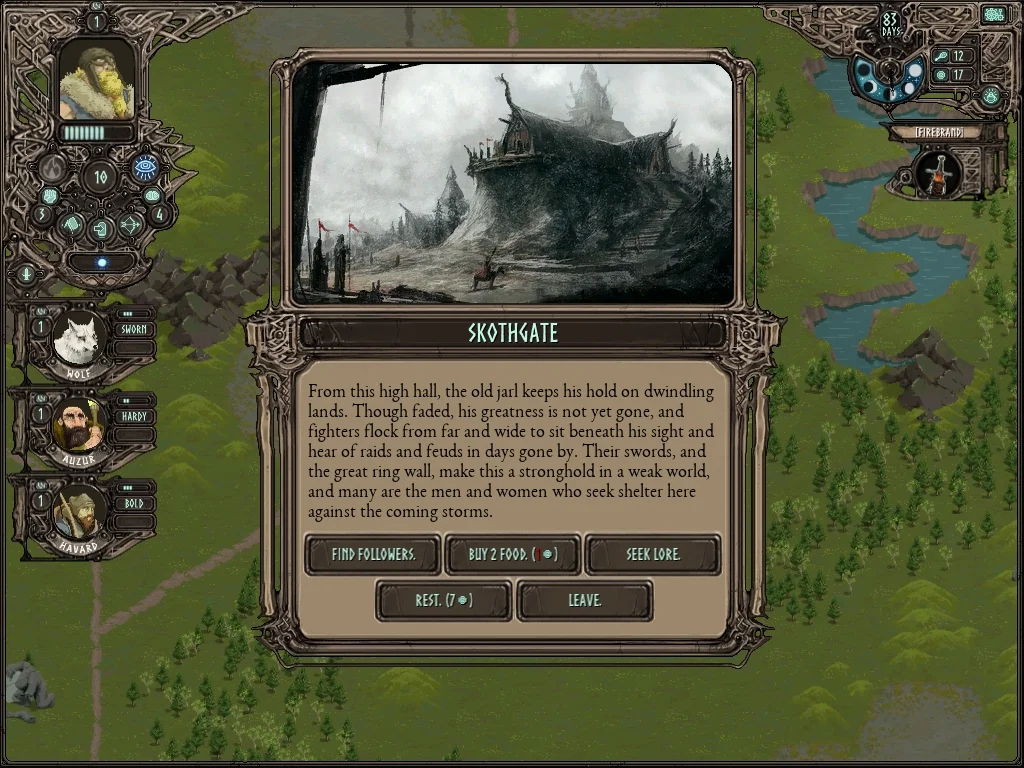Open the Firebrand sword item slot
This screenshot has height=768, width=1024.
pos(938,174)
